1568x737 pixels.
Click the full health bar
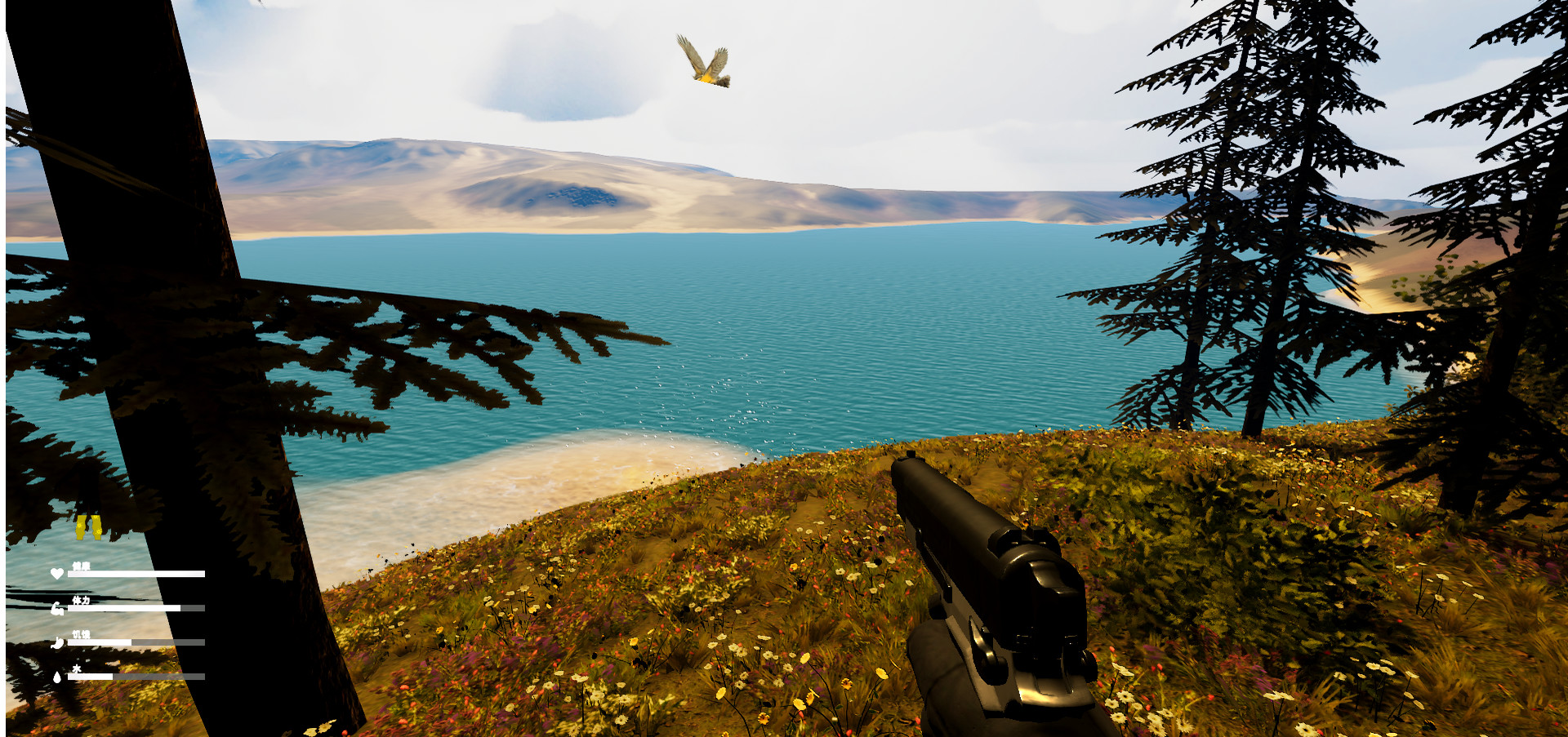(x=136, y=574)
